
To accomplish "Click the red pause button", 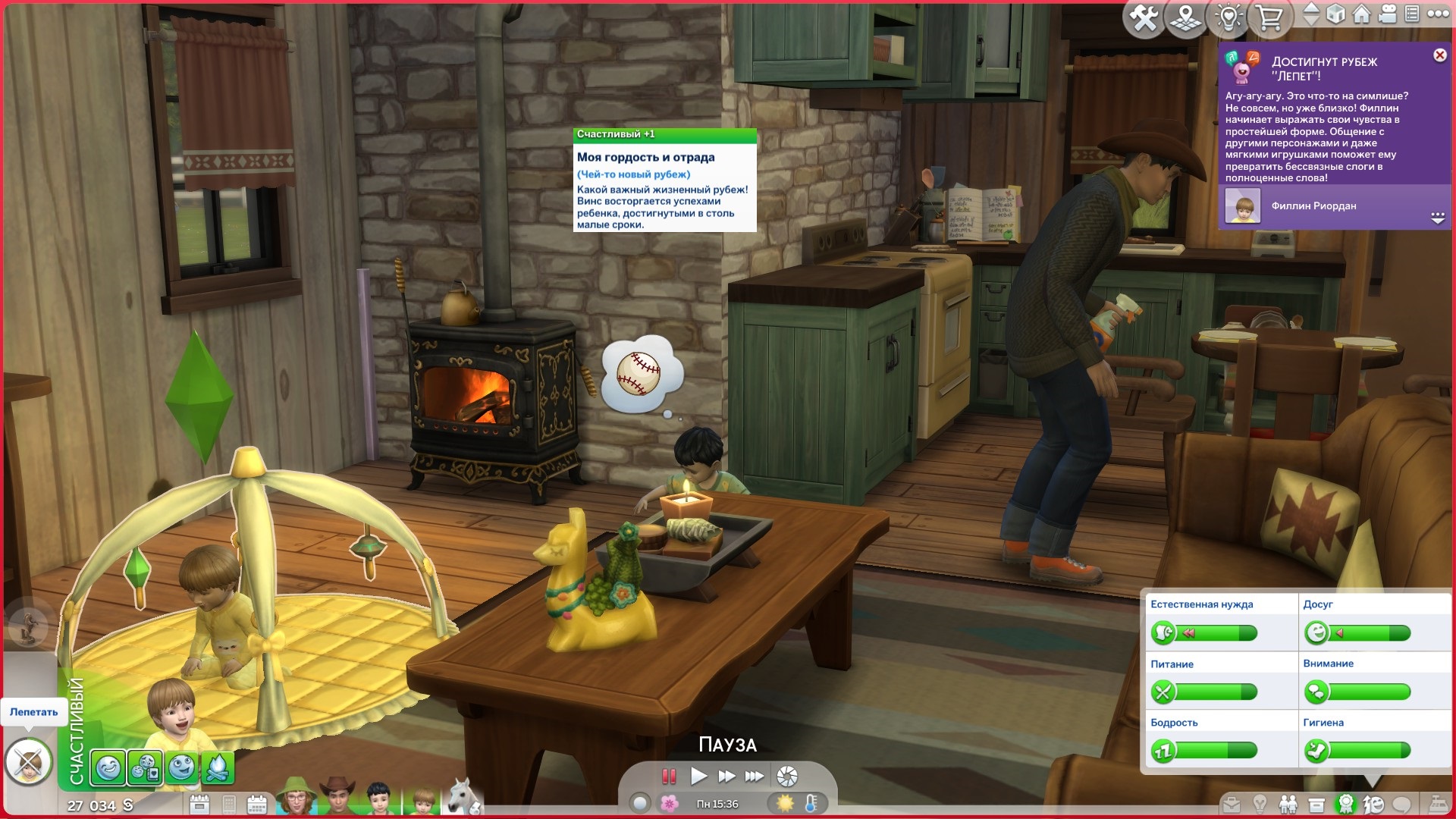I will coord(668,776).
